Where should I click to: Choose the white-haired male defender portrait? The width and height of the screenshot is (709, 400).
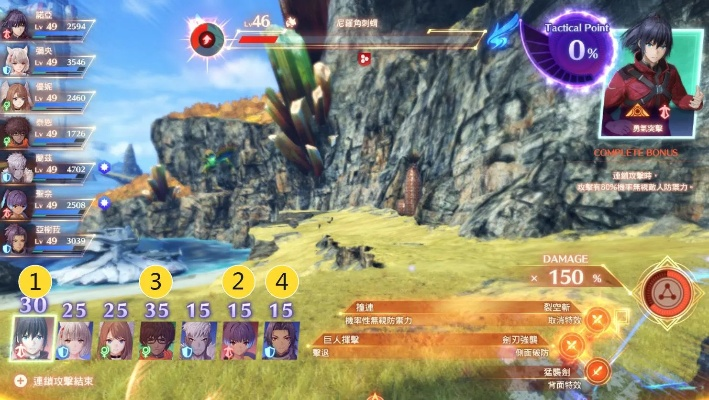point(198,340)
